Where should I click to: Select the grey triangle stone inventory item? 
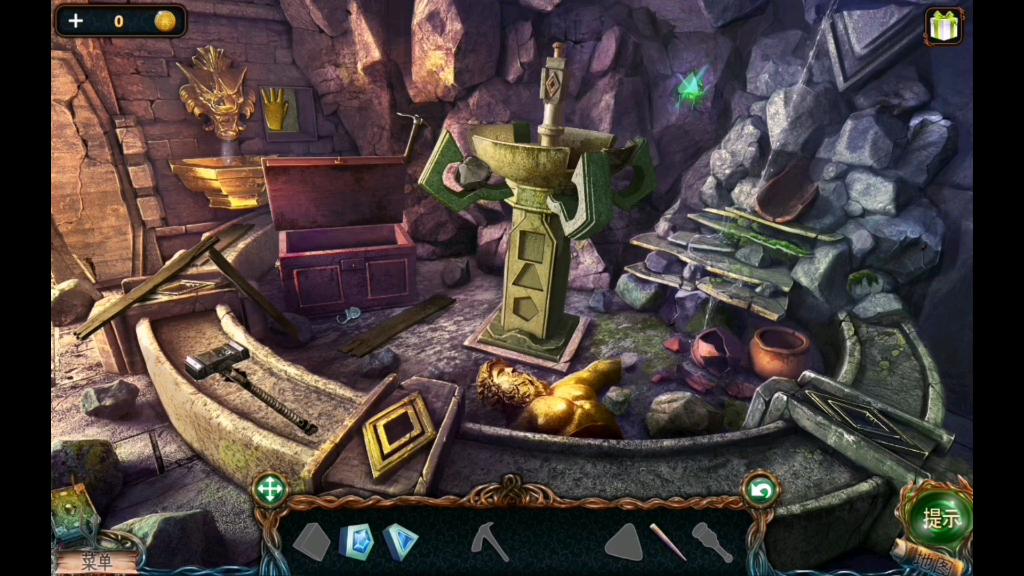coord(623,541)
